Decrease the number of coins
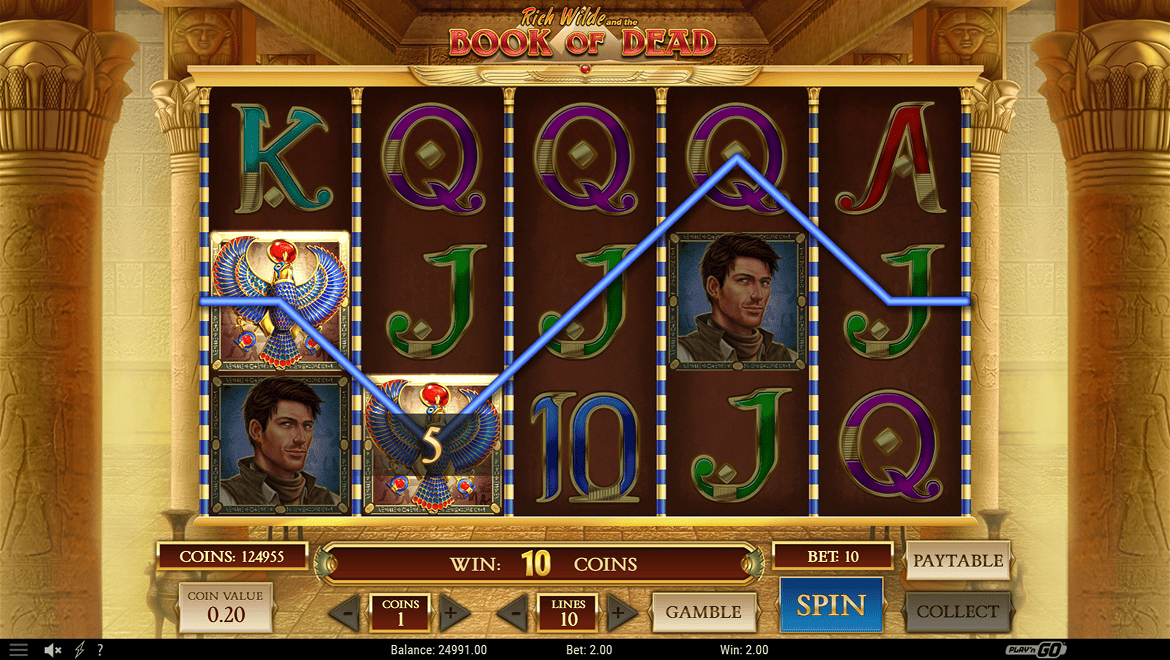The height and width of the screenshot is (660, 1170). [x=344, y=612]
